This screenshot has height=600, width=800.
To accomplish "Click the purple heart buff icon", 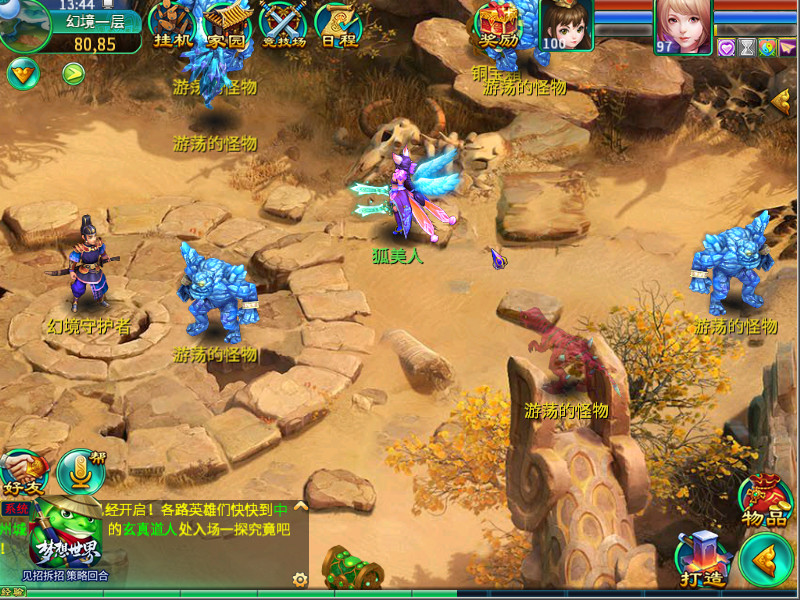I will pos(727,47).
